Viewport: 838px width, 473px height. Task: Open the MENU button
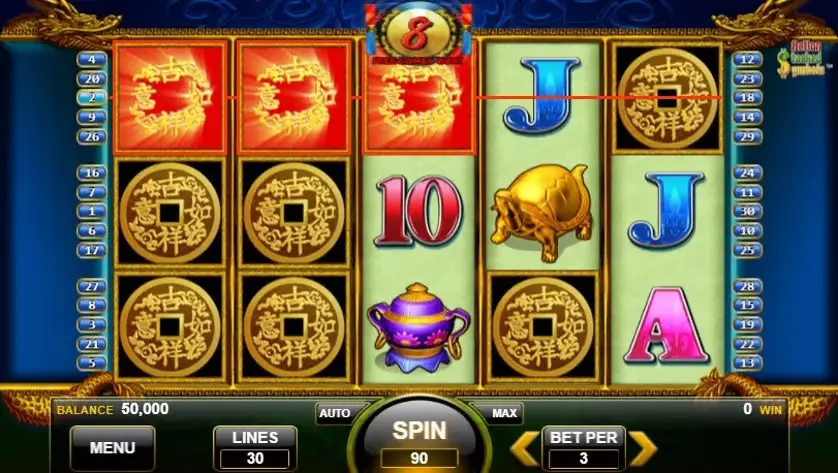pos(112,447)
